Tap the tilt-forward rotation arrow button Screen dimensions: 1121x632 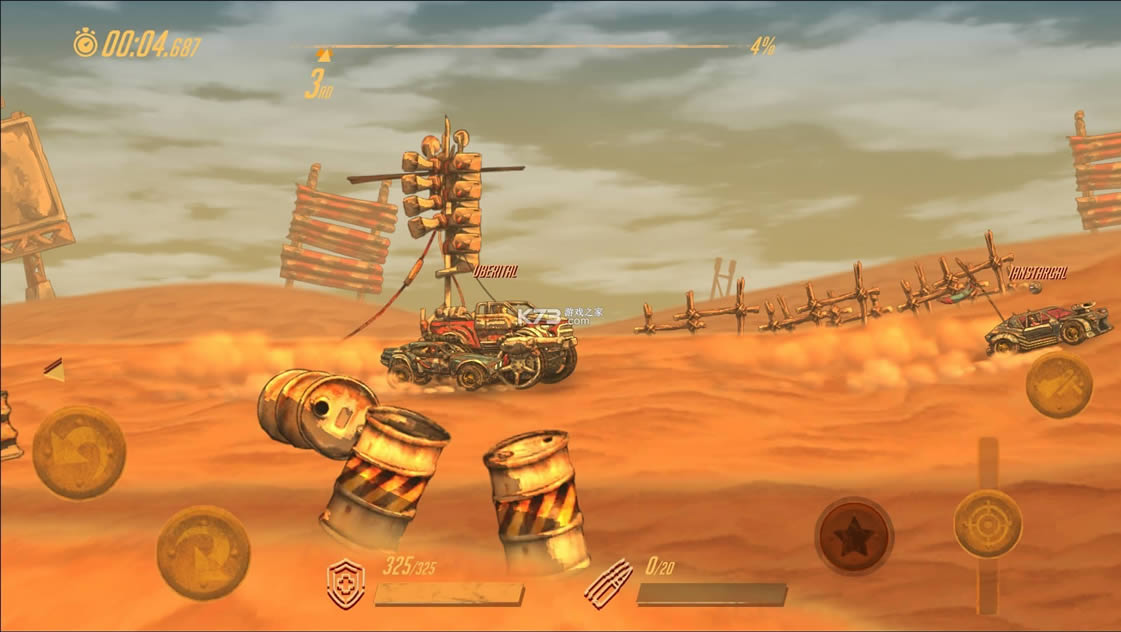(203, 552)
